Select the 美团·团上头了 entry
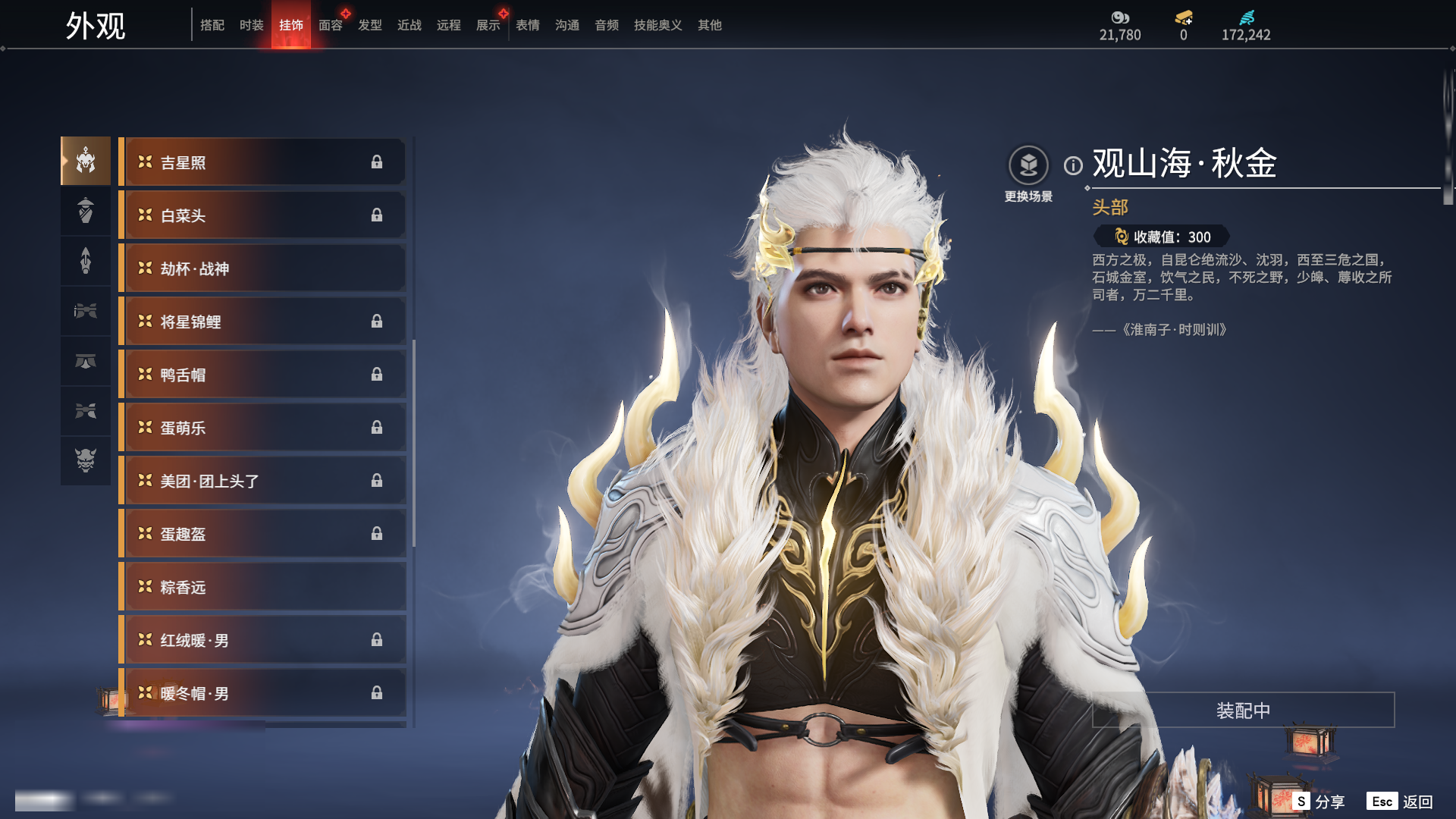Image resolution: width=1456 pixels, height=819 pixels. coord(262,481)
